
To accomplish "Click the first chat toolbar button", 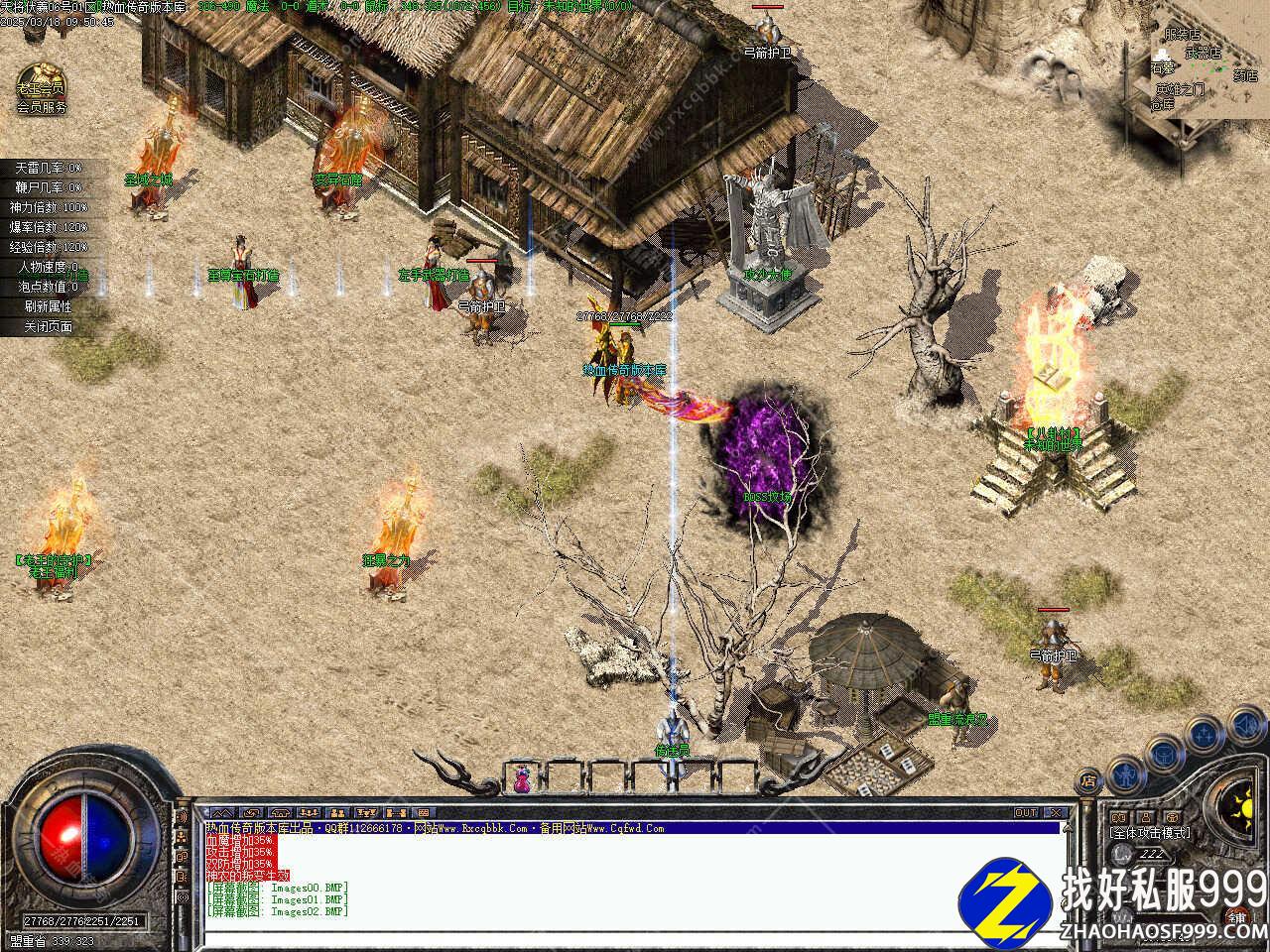I will [x=220, y=812].
